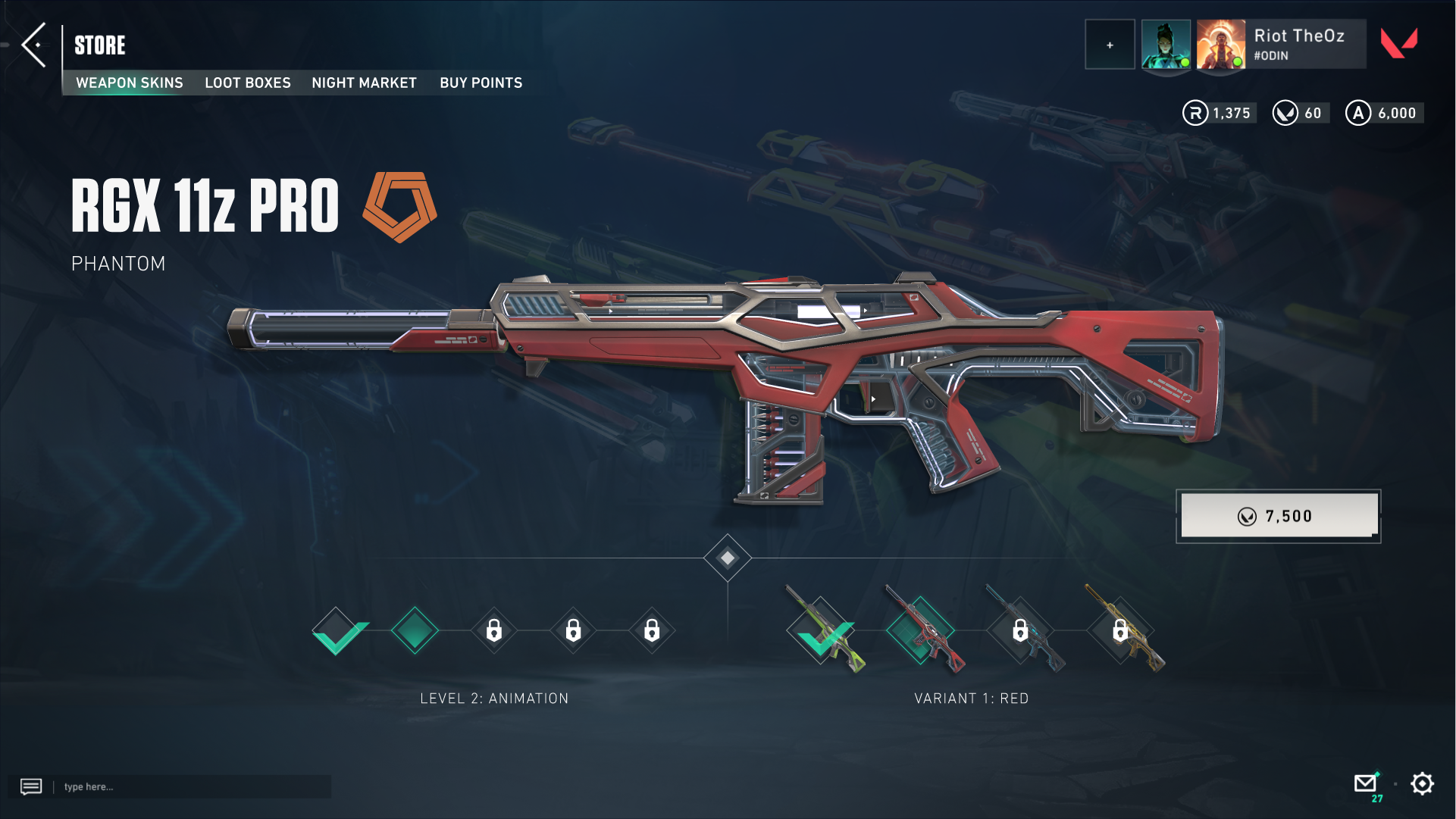
Task: Select the checked level 1 upgrade diamond
Action: (x=339, y=630)
